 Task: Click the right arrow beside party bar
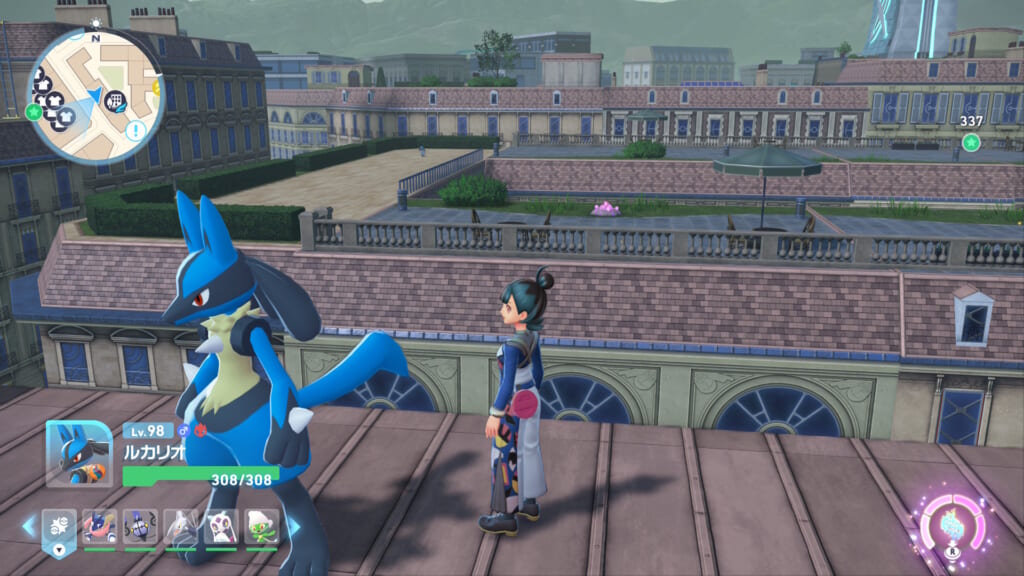click(294, 526)
